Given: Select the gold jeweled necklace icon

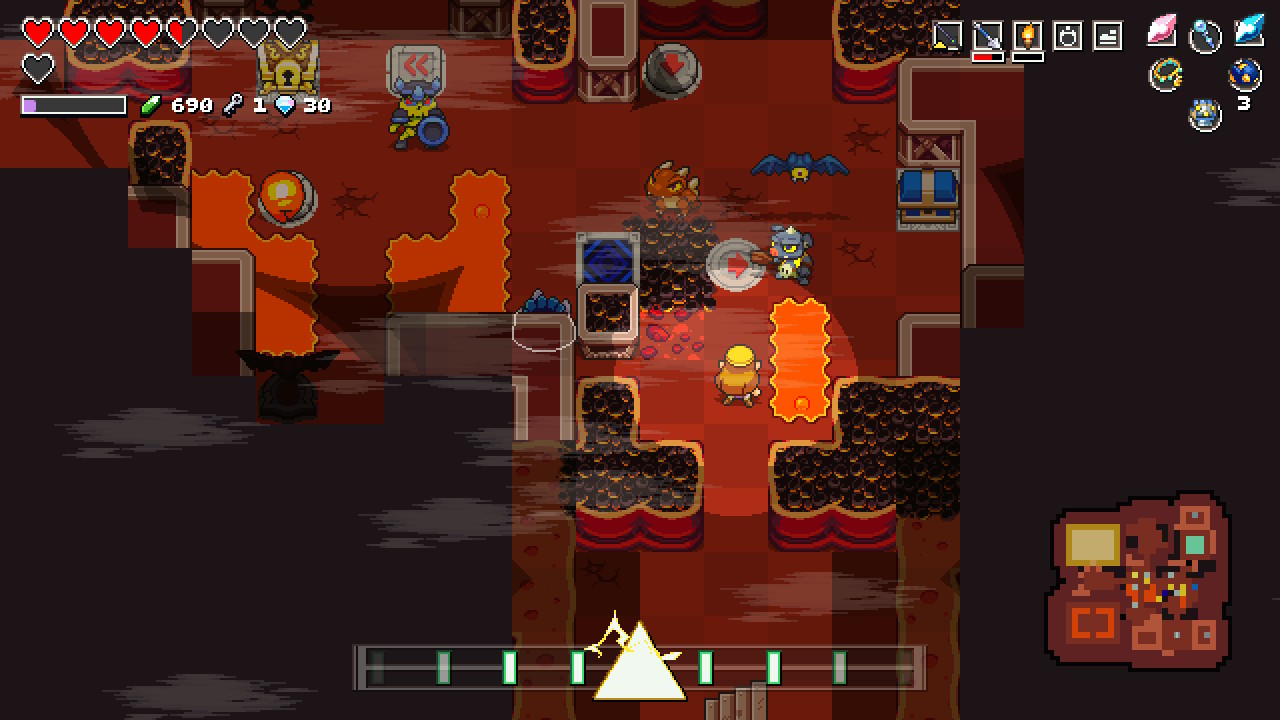Looking at the screenshot, I should (1166, 74).
